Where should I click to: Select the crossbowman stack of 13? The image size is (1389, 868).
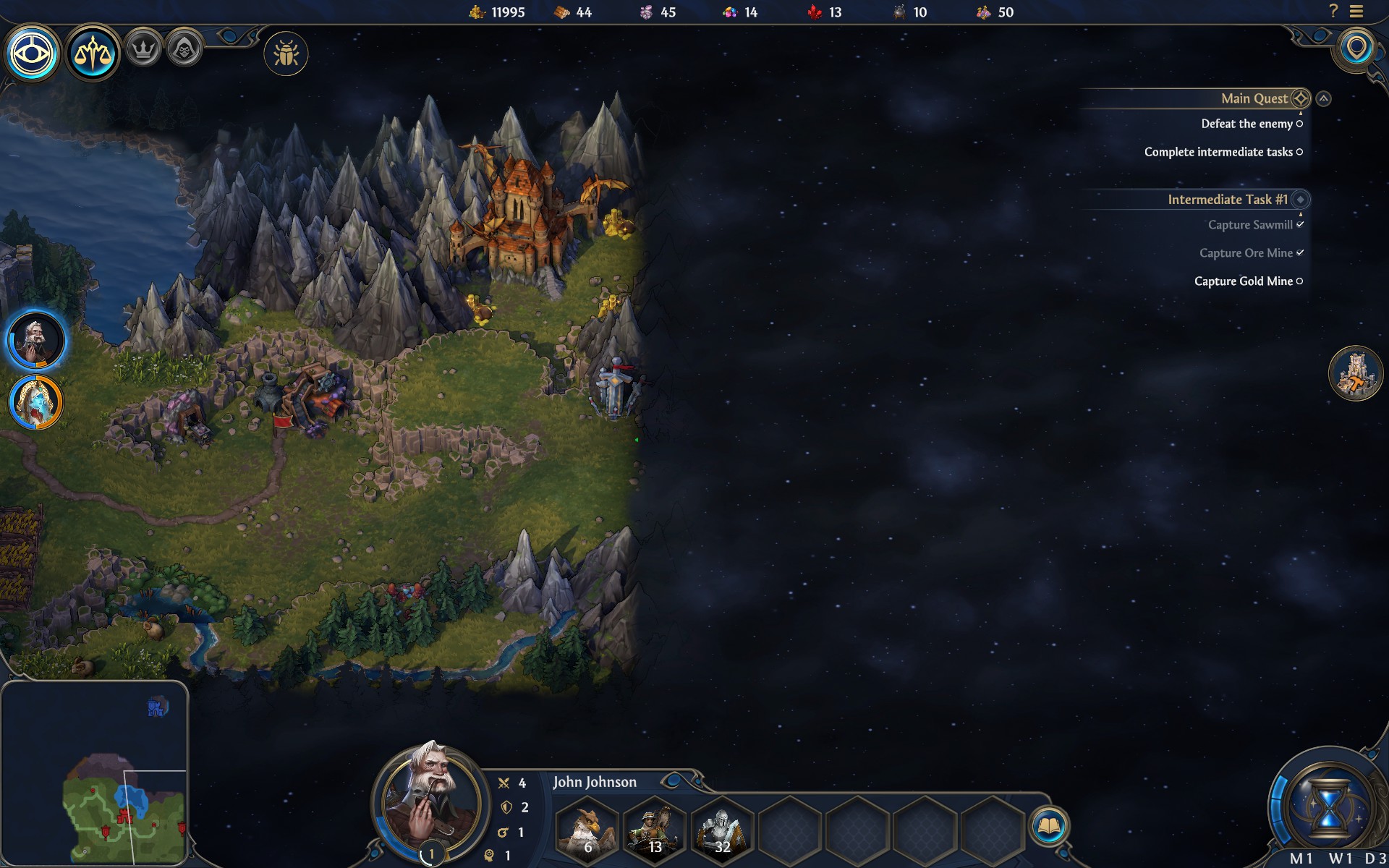[x=655, y=829]
